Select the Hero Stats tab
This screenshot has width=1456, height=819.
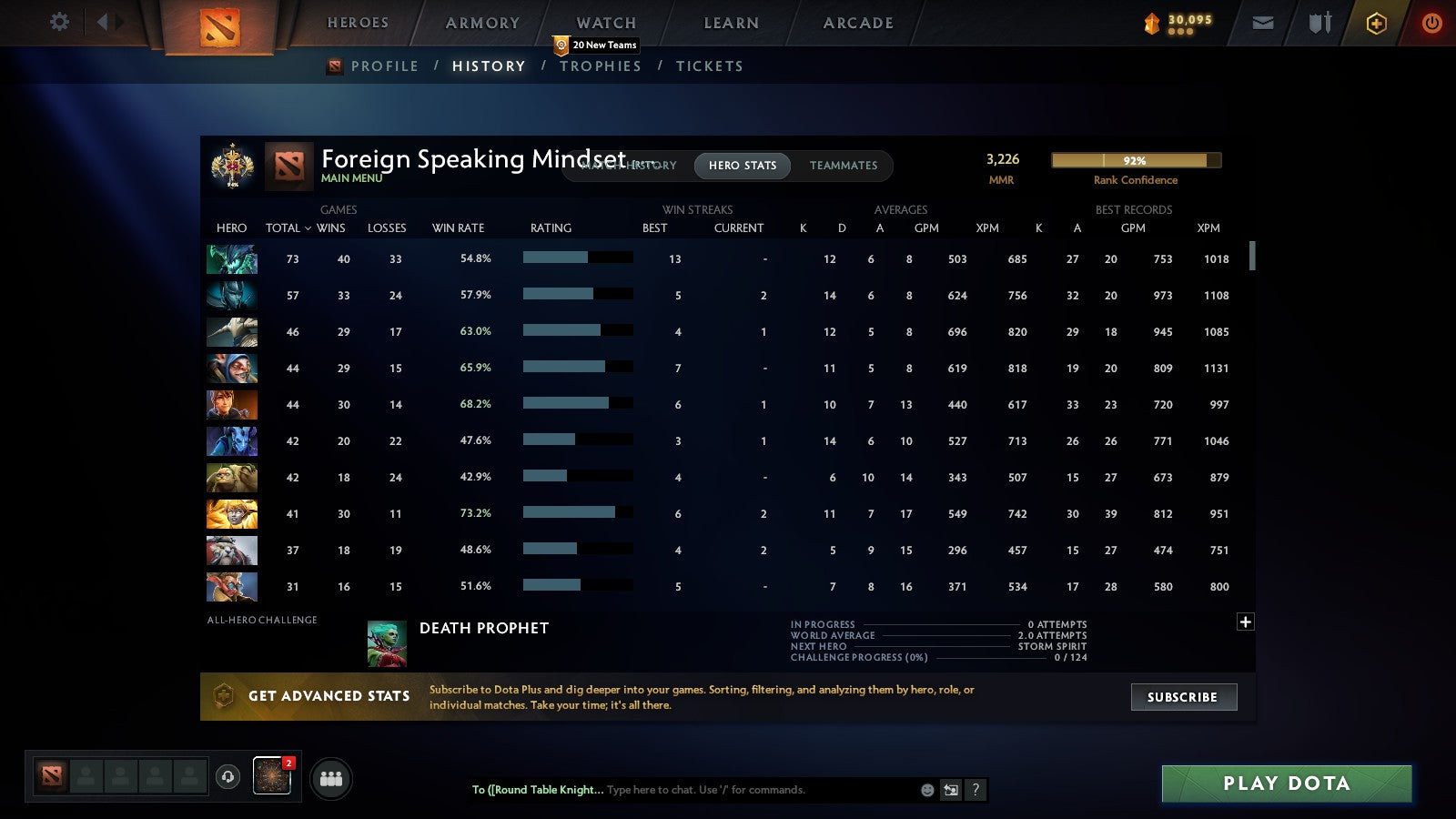pyautogui.click(x=742, y=166)
